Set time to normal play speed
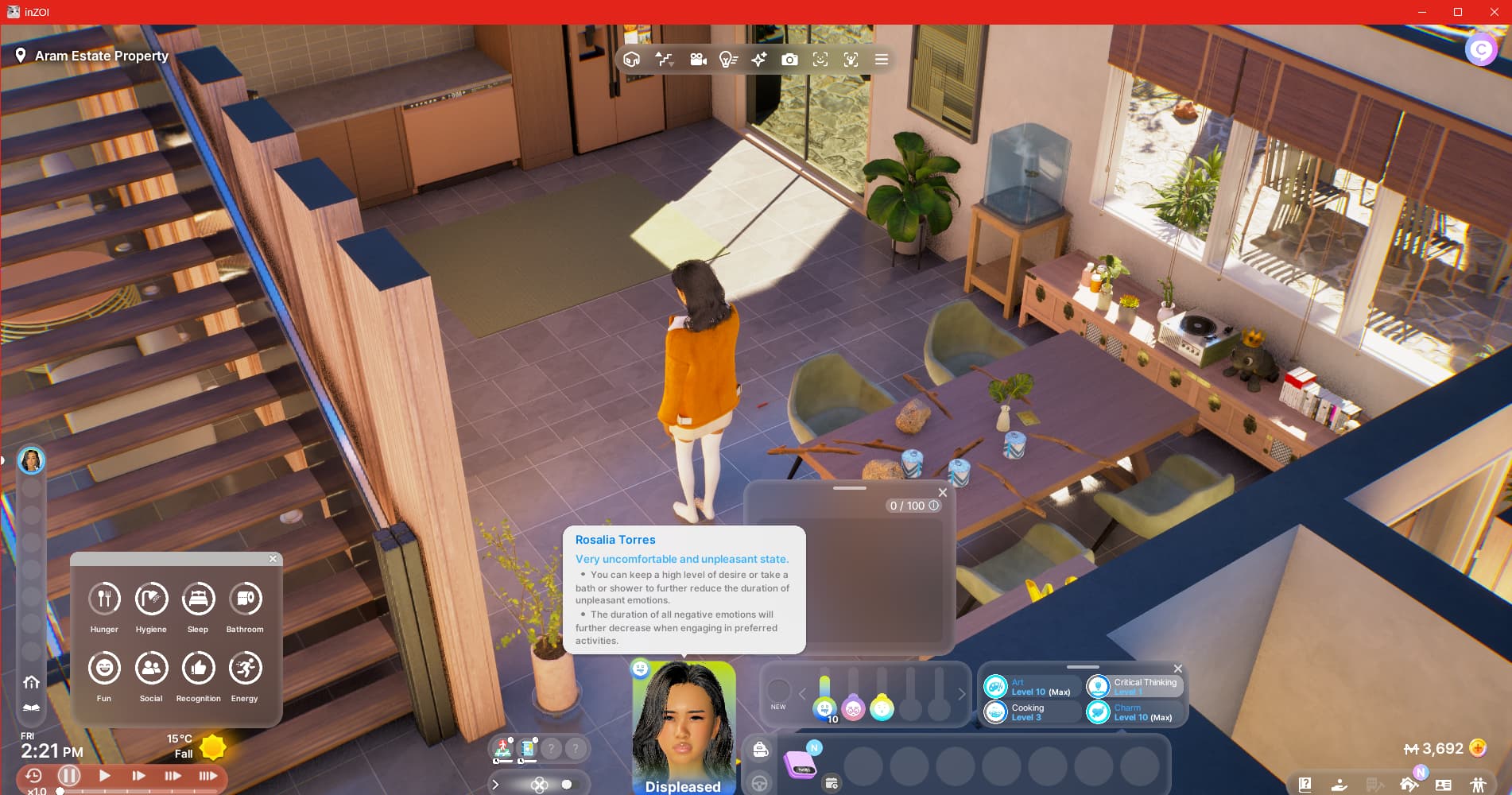 pyautogui.click(x=104, y=775)
